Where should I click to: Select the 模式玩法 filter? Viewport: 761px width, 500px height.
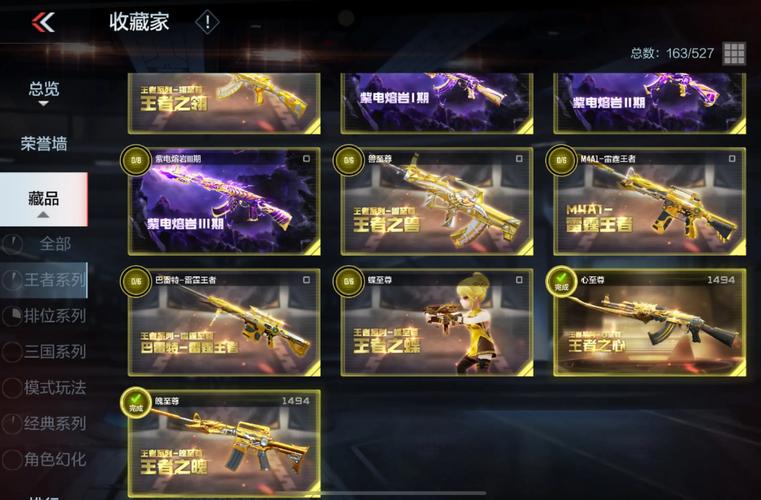55,388
